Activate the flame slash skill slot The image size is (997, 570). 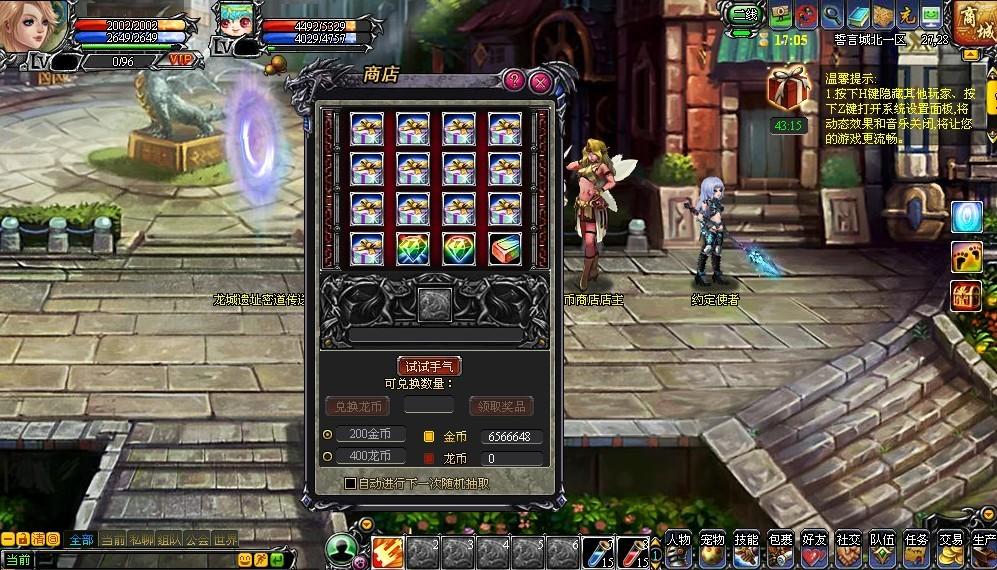387,552
